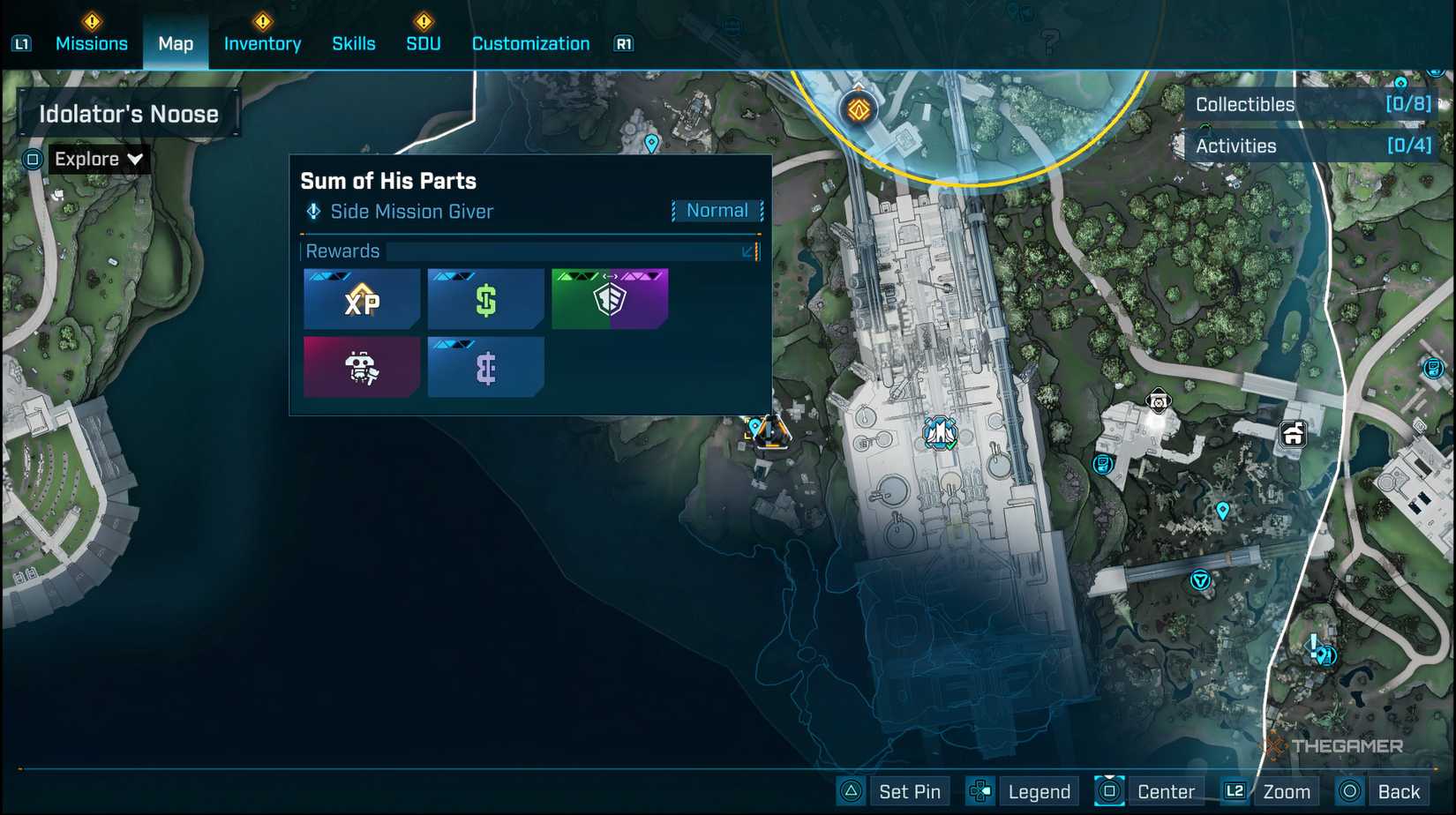Select the purple Eridium reward icon
Screen dimensions: 1456x815
pos(485,367)
